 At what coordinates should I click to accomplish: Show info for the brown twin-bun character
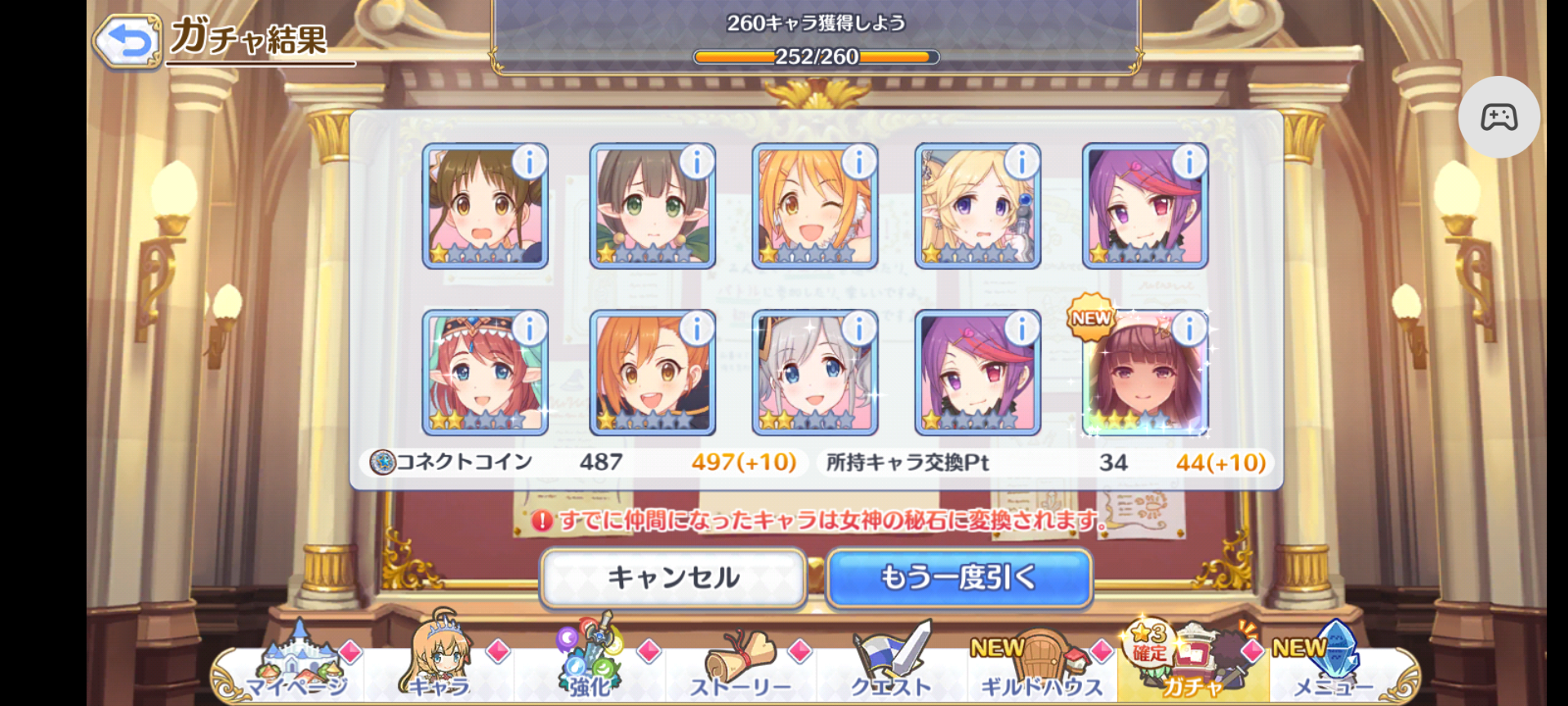(x=529, y=162)
